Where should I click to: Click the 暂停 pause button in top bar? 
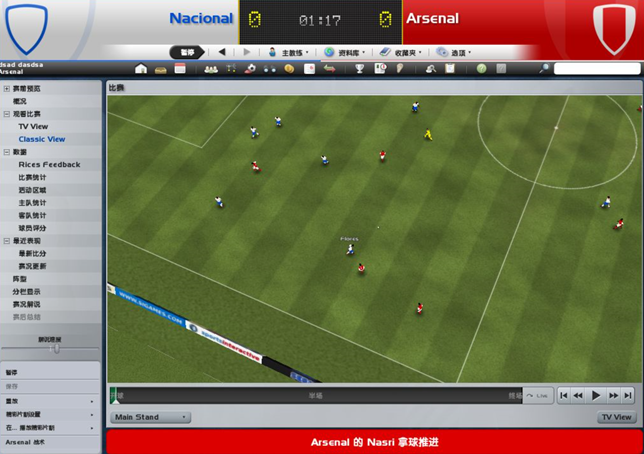[187, 52]
